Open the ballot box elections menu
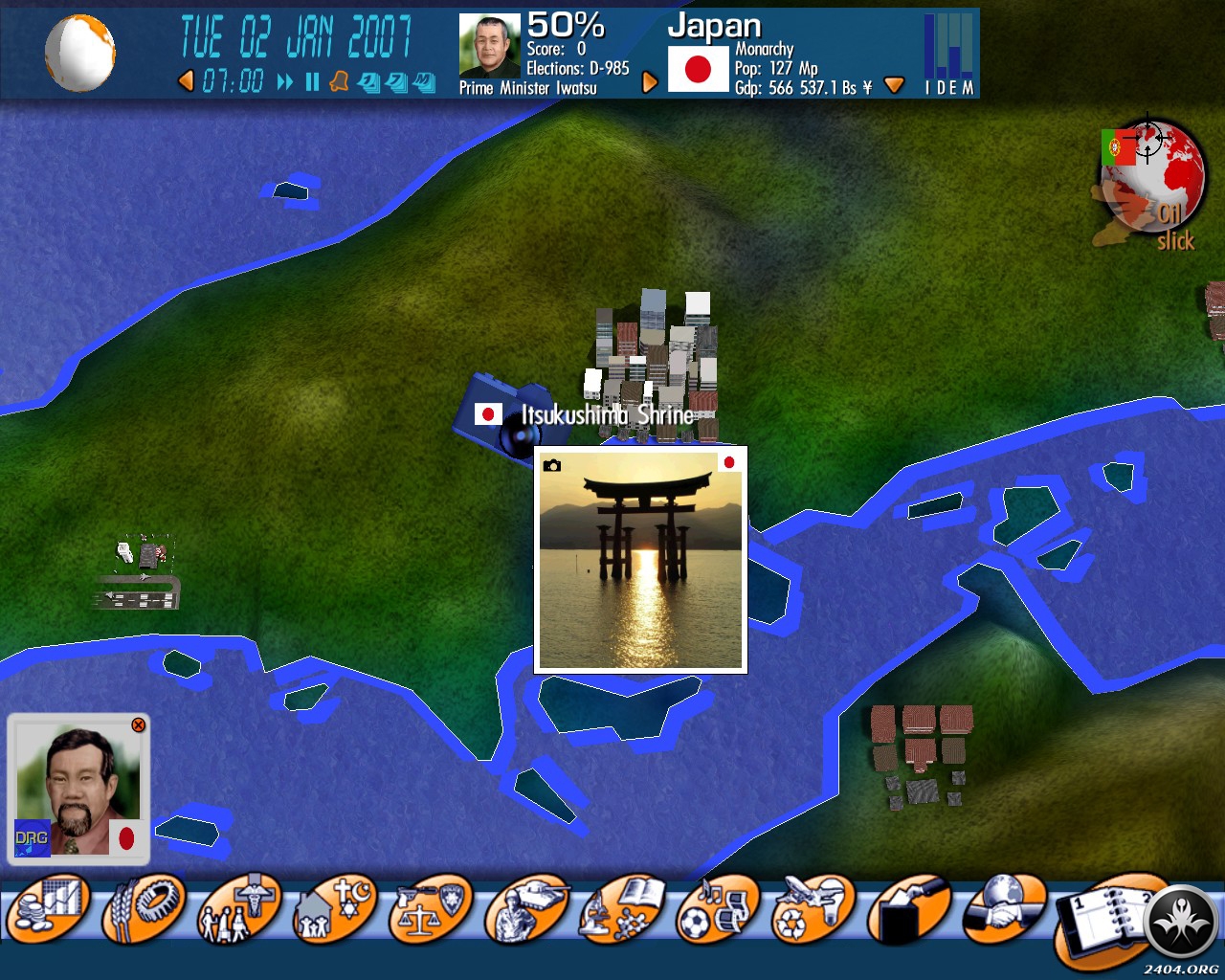1225x980 pixels. (907, 909)
